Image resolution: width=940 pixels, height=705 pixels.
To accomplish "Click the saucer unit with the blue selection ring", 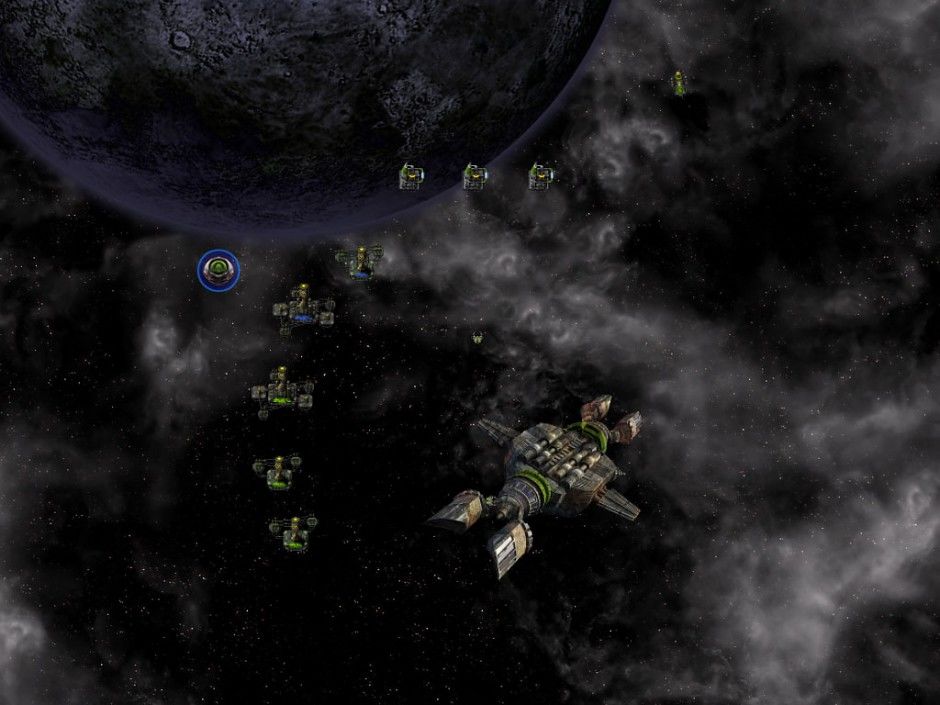I will 218,270.
